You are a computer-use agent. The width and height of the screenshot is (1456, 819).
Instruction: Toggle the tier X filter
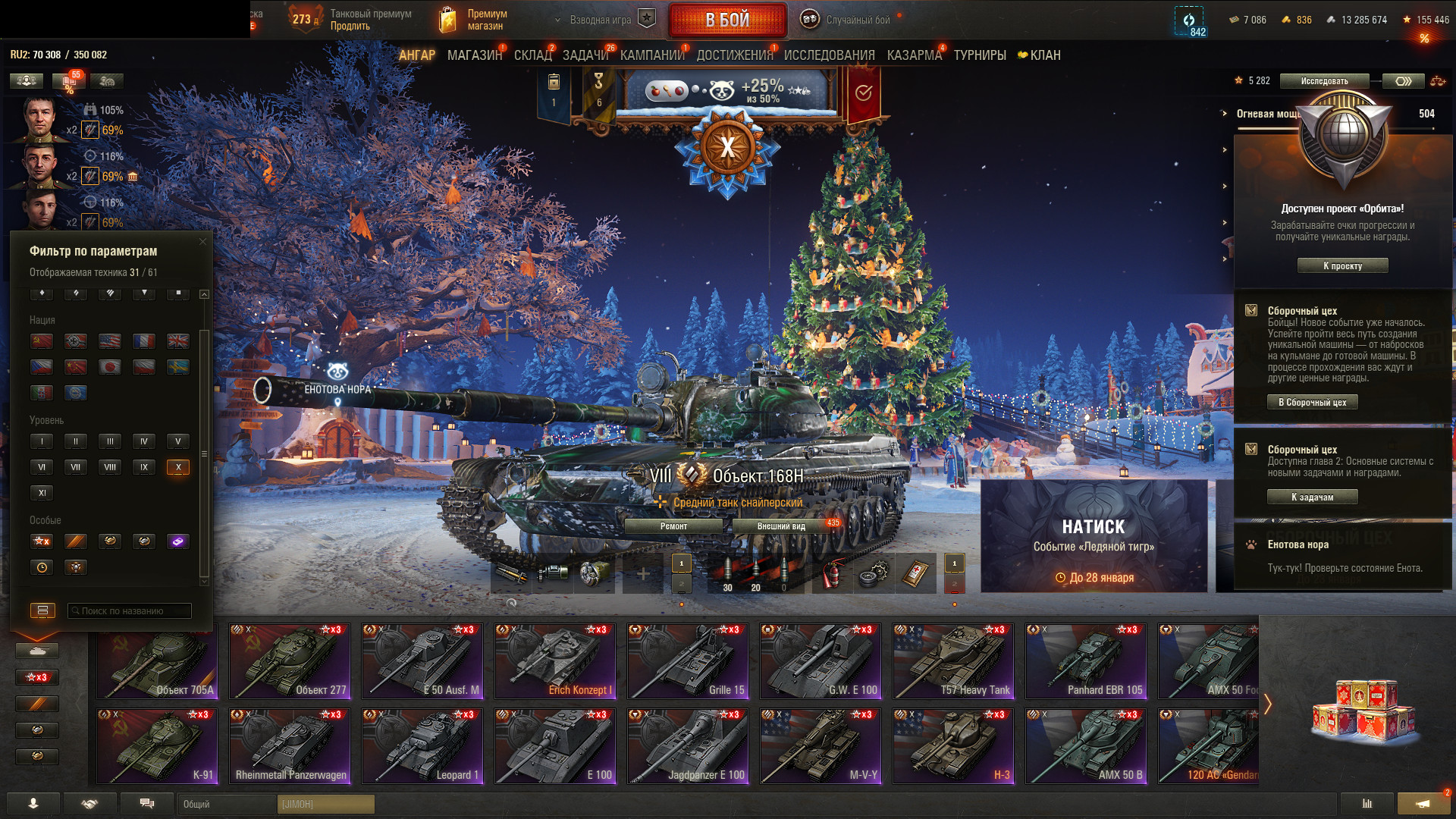pyautogui.click(x=178, y=467)
